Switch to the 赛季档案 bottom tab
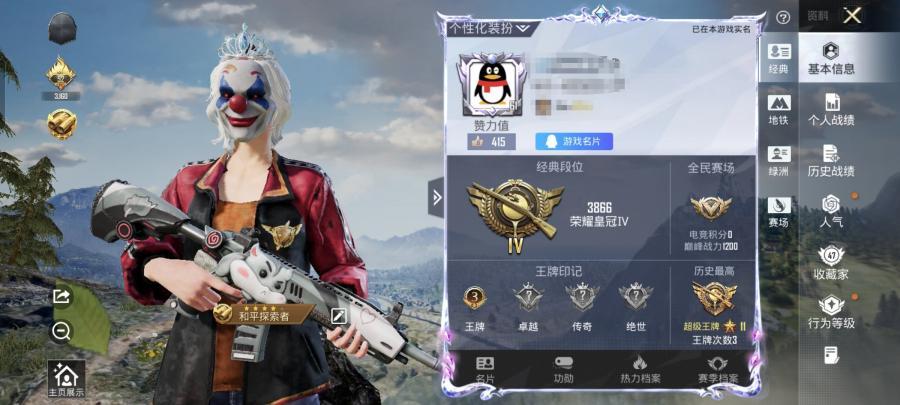The height and width of the screenshot is (405, 900). tap(717, 369)
